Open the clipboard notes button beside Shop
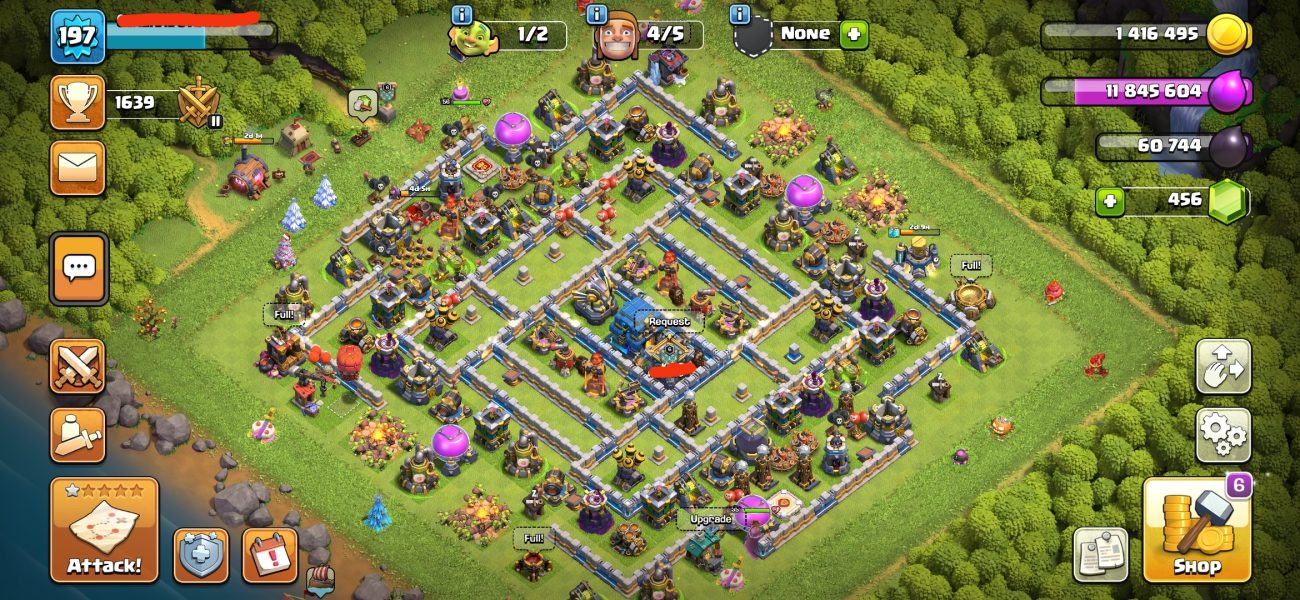The image size is (1300, 600). (x=1100, y=554)
